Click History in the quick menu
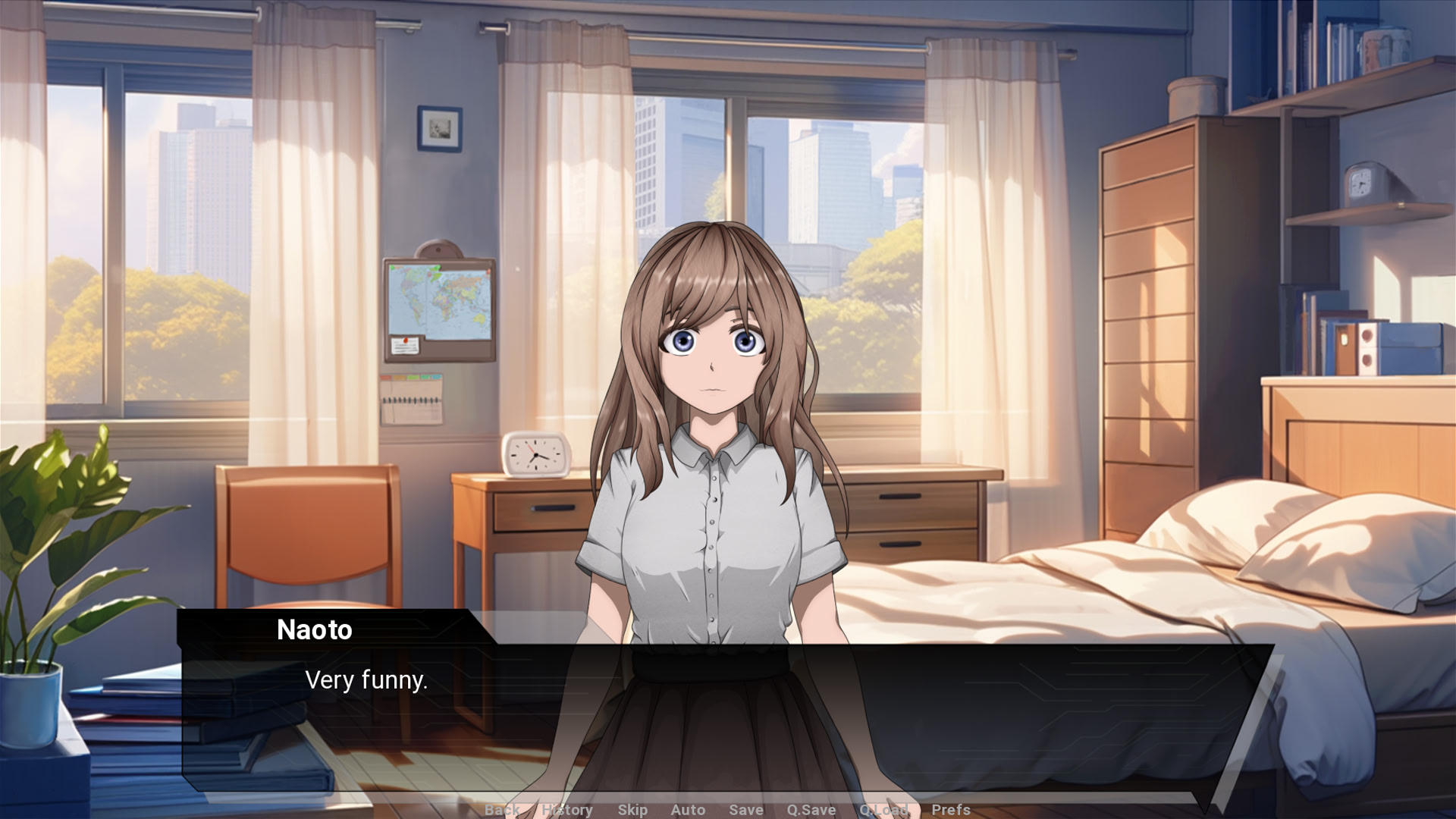This screenshot has width=1456, height=819. pos(567,810)
